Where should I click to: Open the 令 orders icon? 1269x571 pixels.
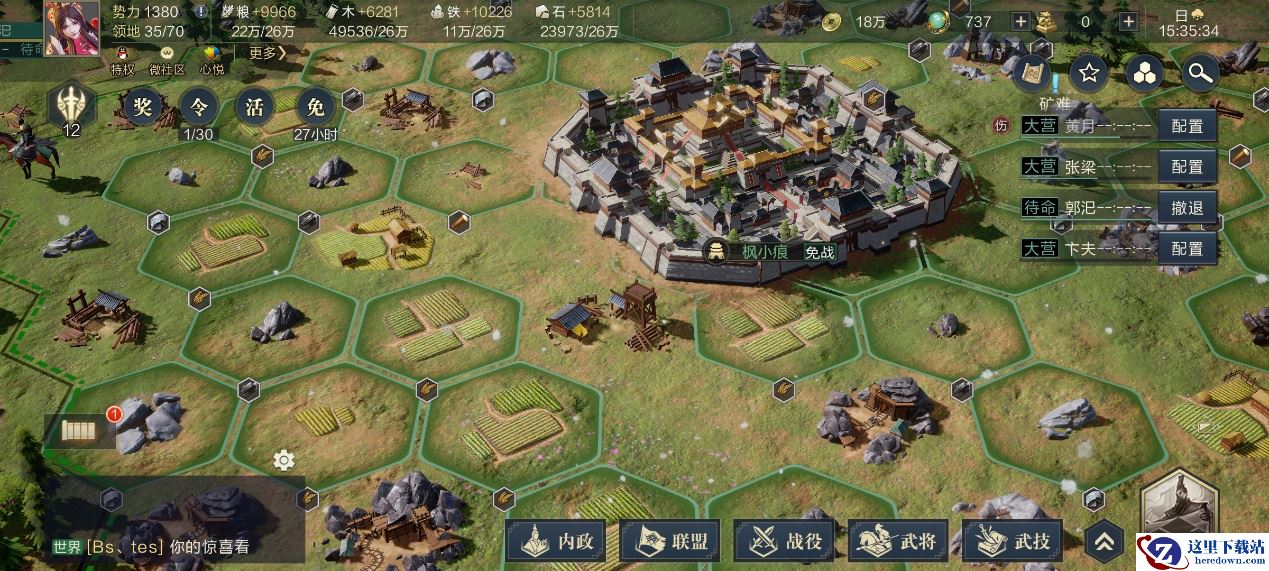pyautogui.click(x=198, y=106)
